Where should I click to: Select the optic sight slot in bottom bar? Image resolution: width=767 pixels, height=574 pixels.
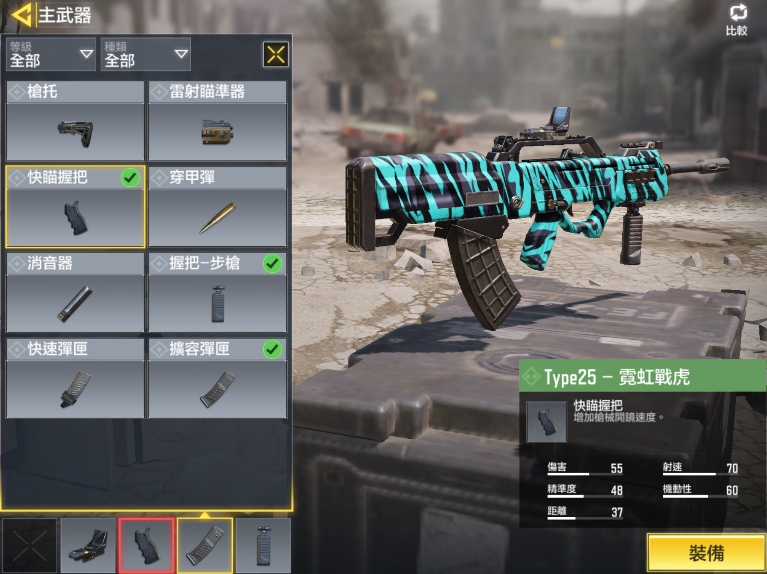click(88, 545)
